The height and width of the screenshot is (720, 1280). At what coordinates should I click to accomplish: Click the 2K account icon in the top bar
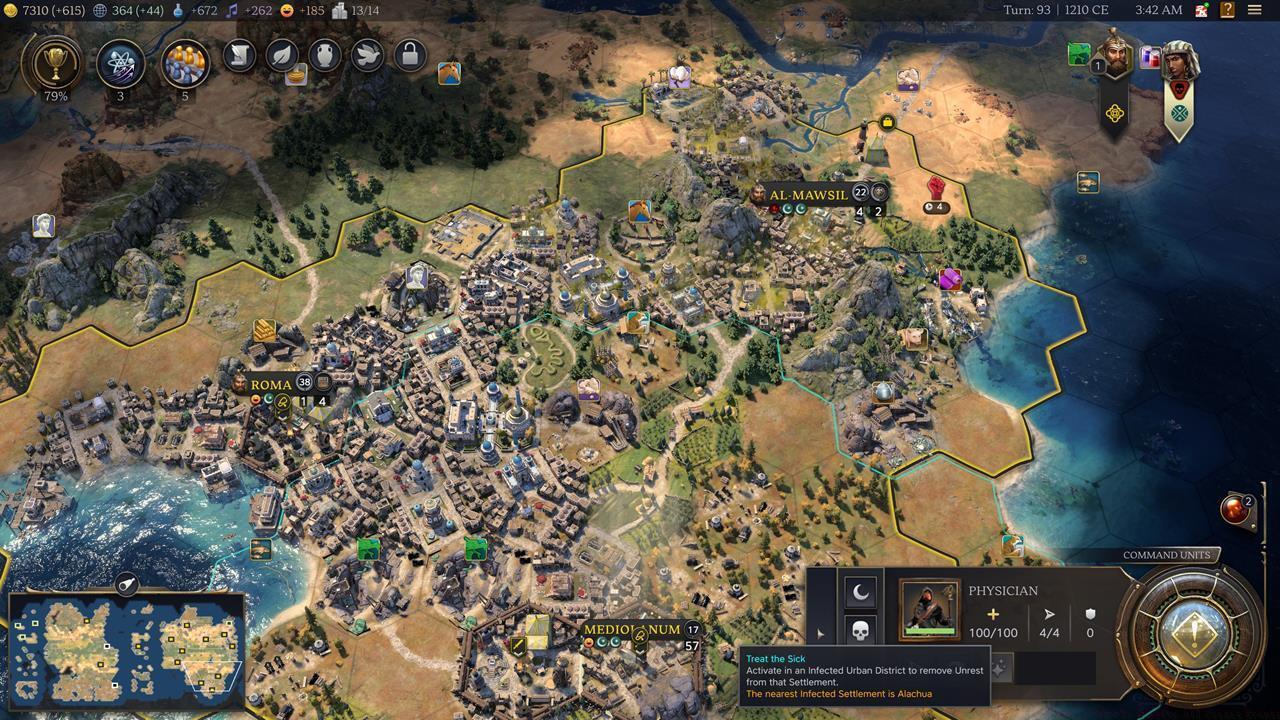1200,9
